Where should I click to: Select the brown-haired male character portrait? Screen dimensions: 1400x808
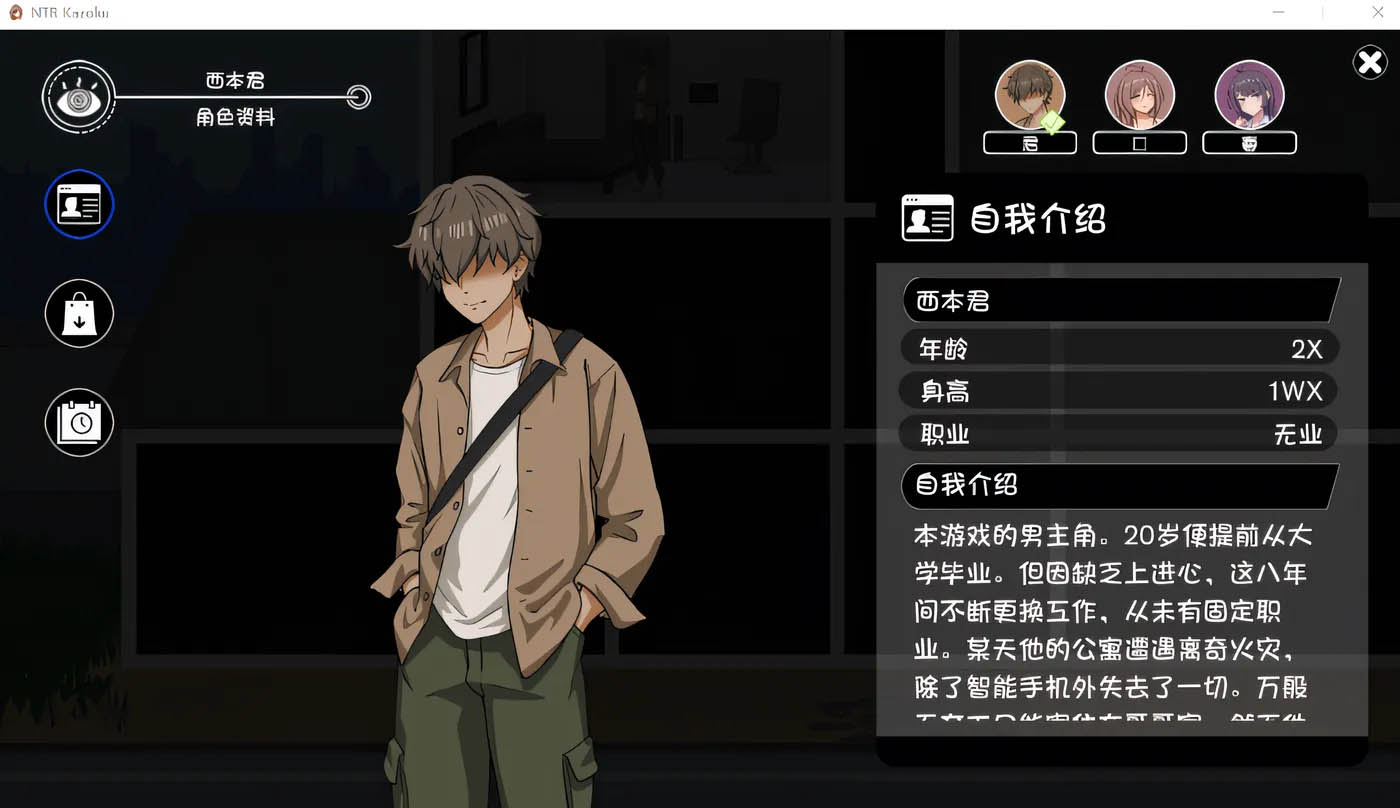(x=1030, y=95)
